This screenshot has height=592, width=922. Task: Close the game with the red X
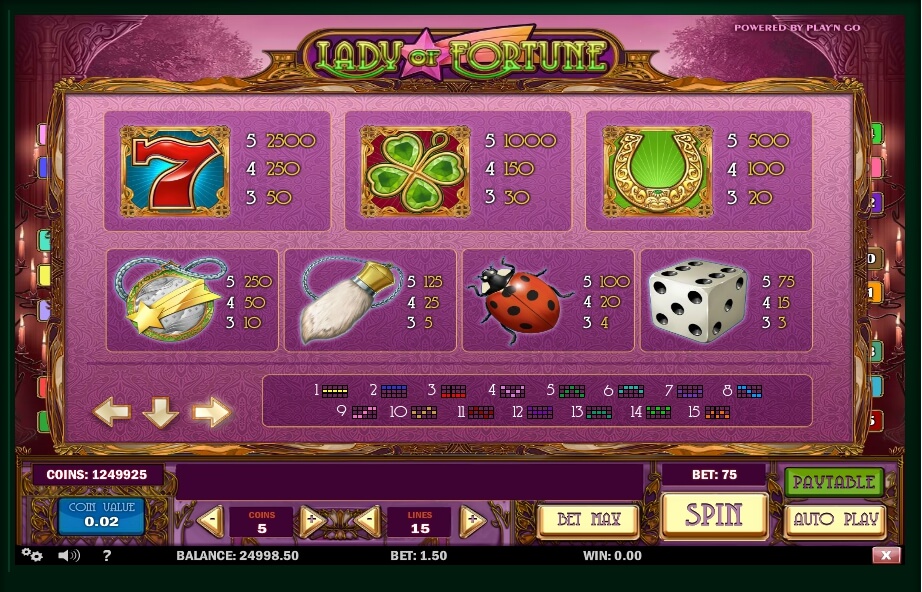[885, 555]
